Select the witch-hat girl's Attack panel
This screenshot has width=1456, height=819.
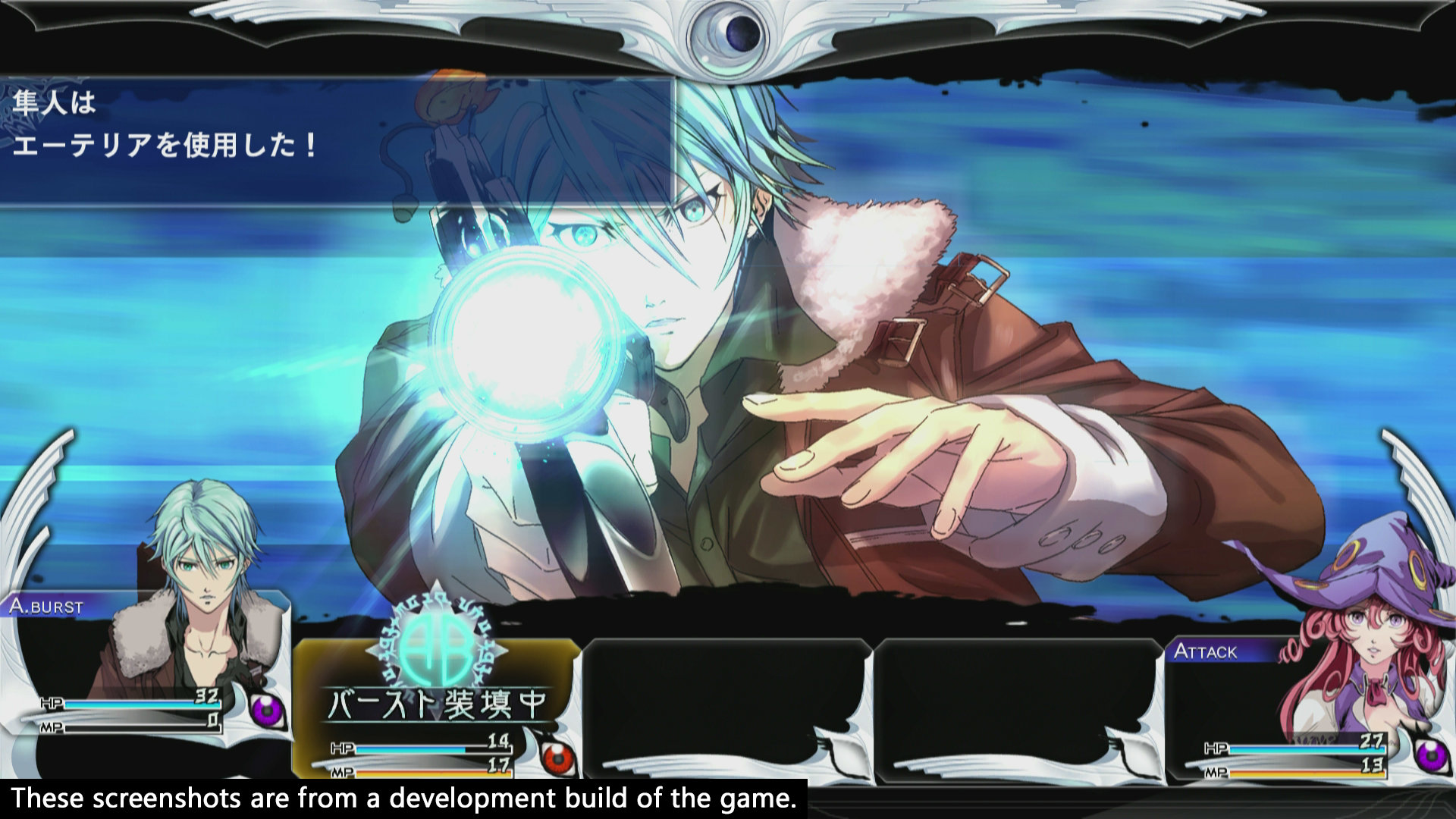click(x=1304, y=705)
